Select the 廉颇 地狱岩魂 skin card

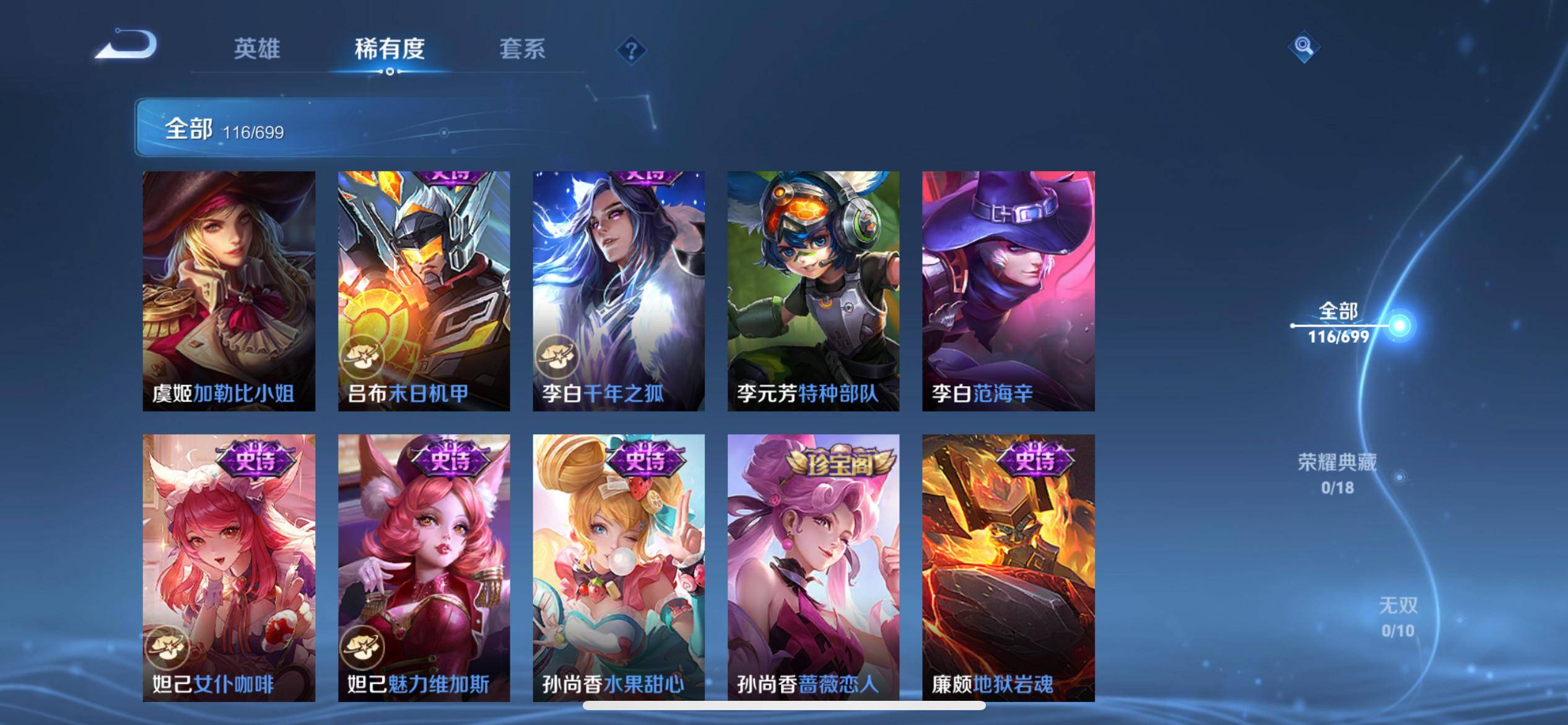pos(1008,568)
